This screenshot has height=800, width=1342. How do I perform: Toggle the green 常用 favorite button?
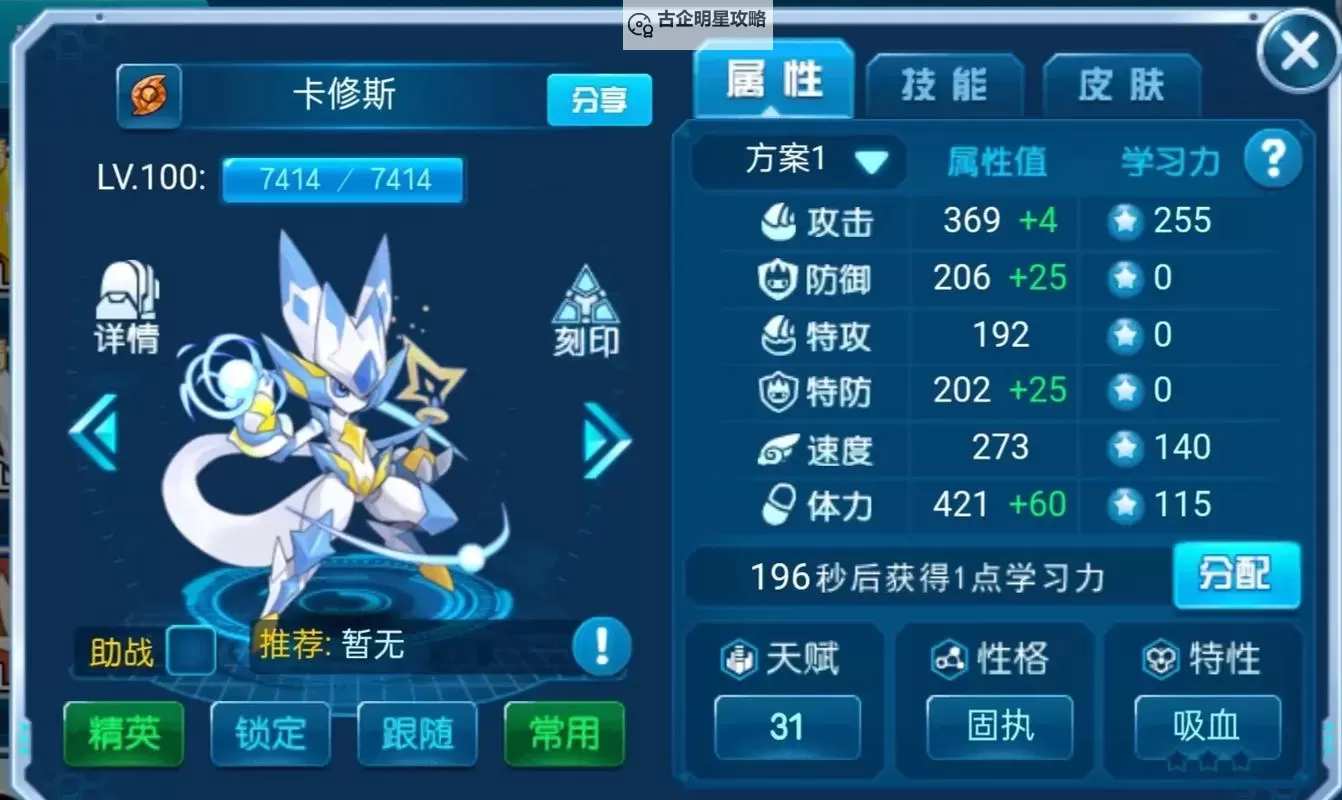pyautogui.click(x=563, y=734)
